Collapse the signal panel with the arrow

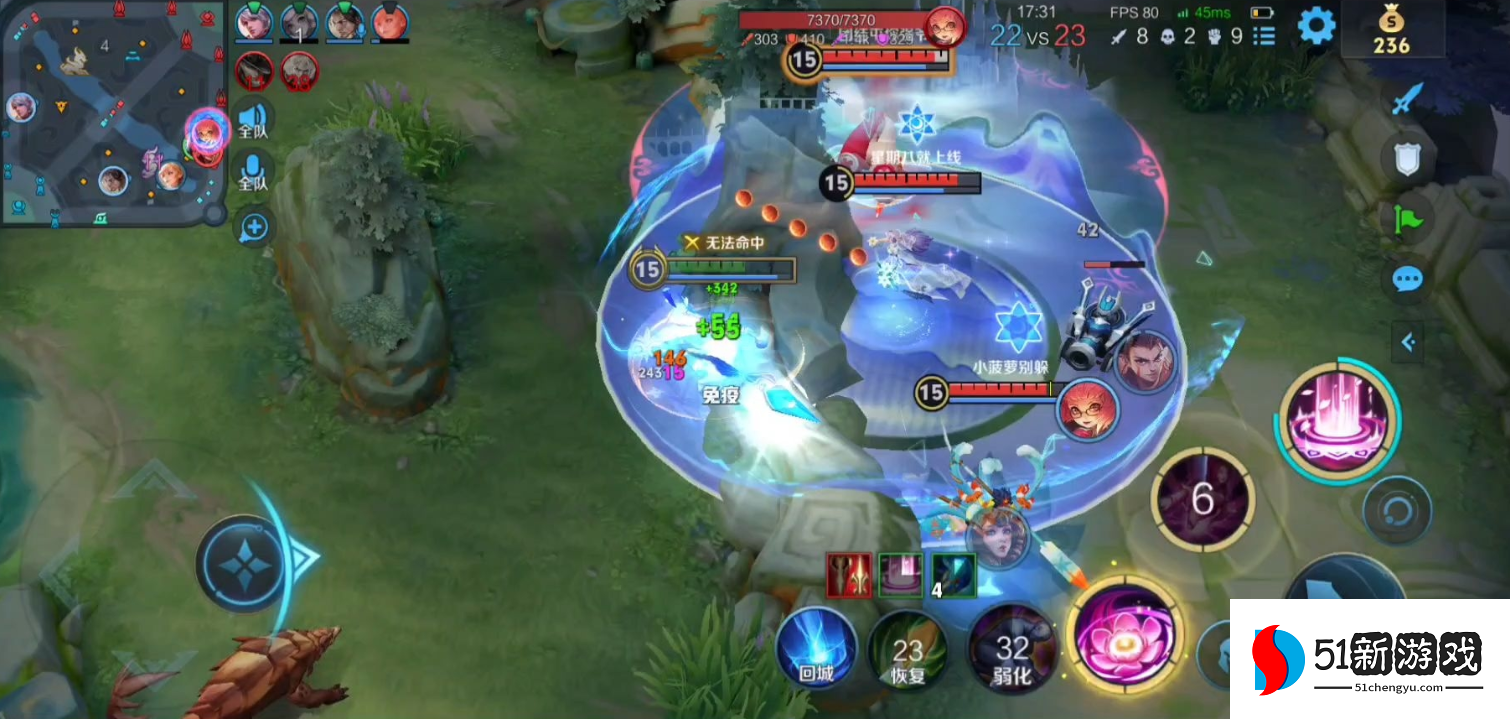pos(1408,343)
